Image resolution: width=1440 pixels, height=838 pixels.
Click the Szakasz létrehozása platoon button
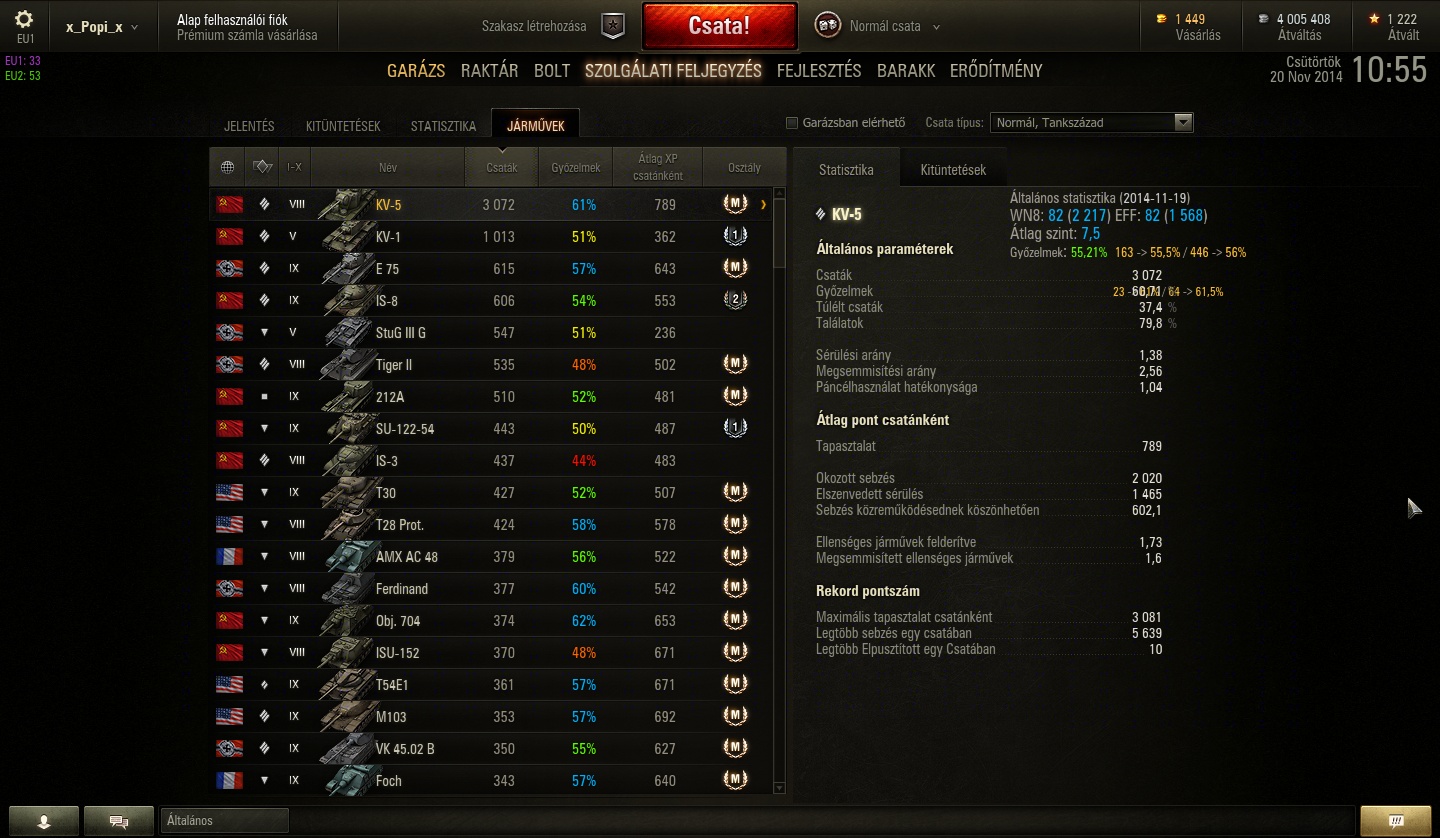pos(613,26)
